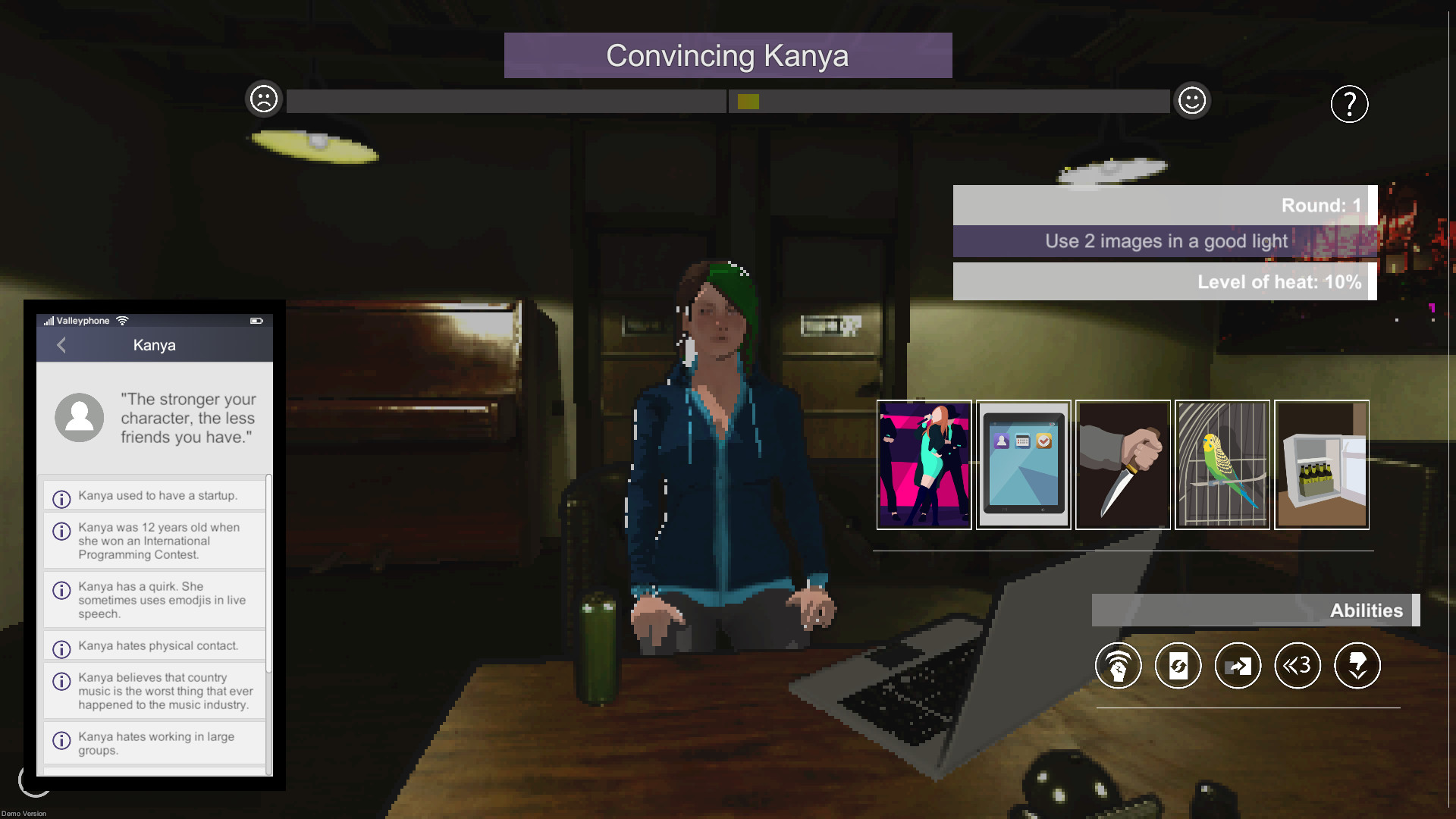
Task: Click the happy face mood icon
Action: coord(1192,99)
